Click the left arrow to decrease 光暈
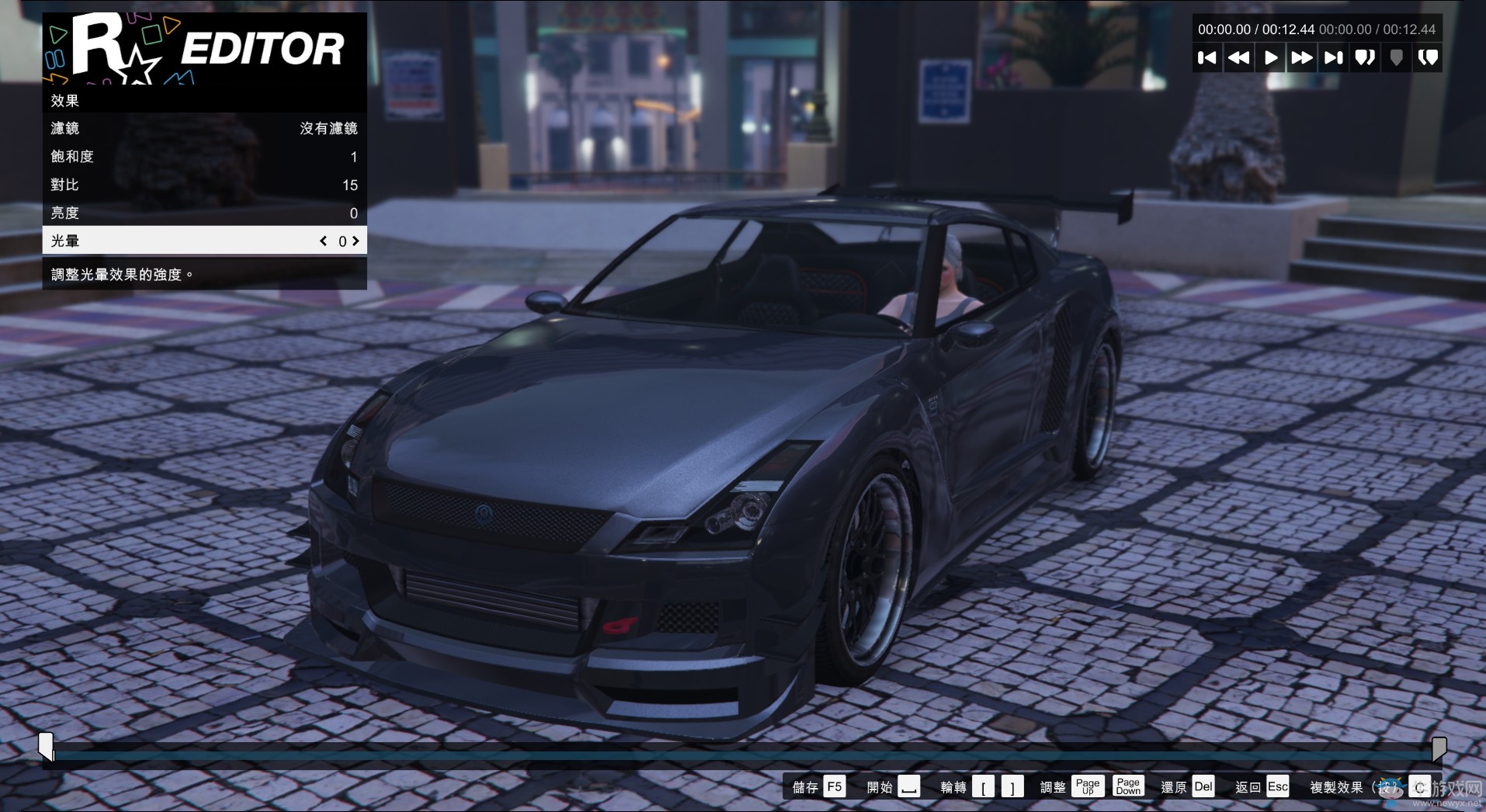Image resolution: width=1486 pixels, height=812 pixels. click(x=324, y=241)
